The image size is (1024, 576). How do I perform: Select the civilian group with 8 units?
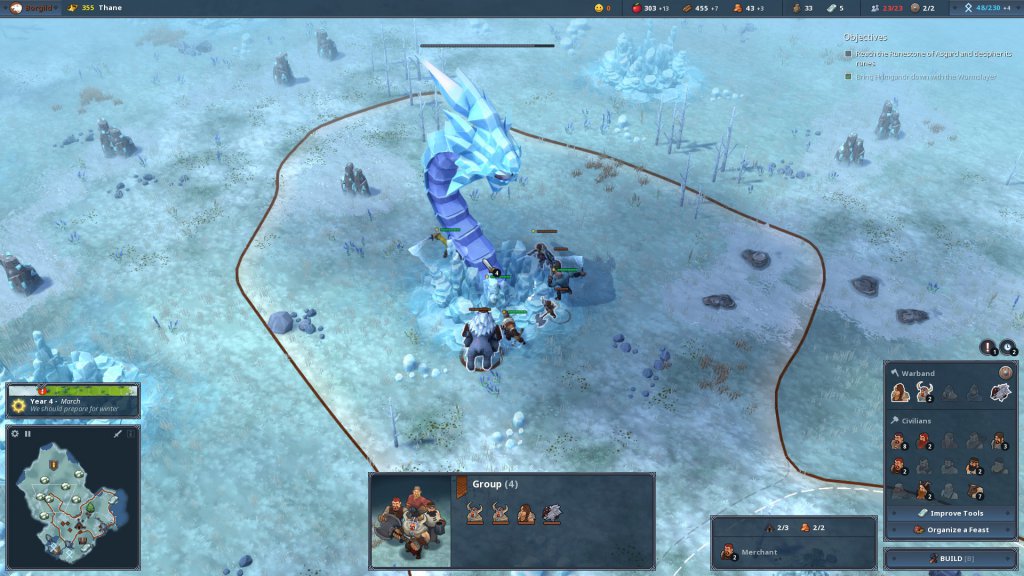899,441
